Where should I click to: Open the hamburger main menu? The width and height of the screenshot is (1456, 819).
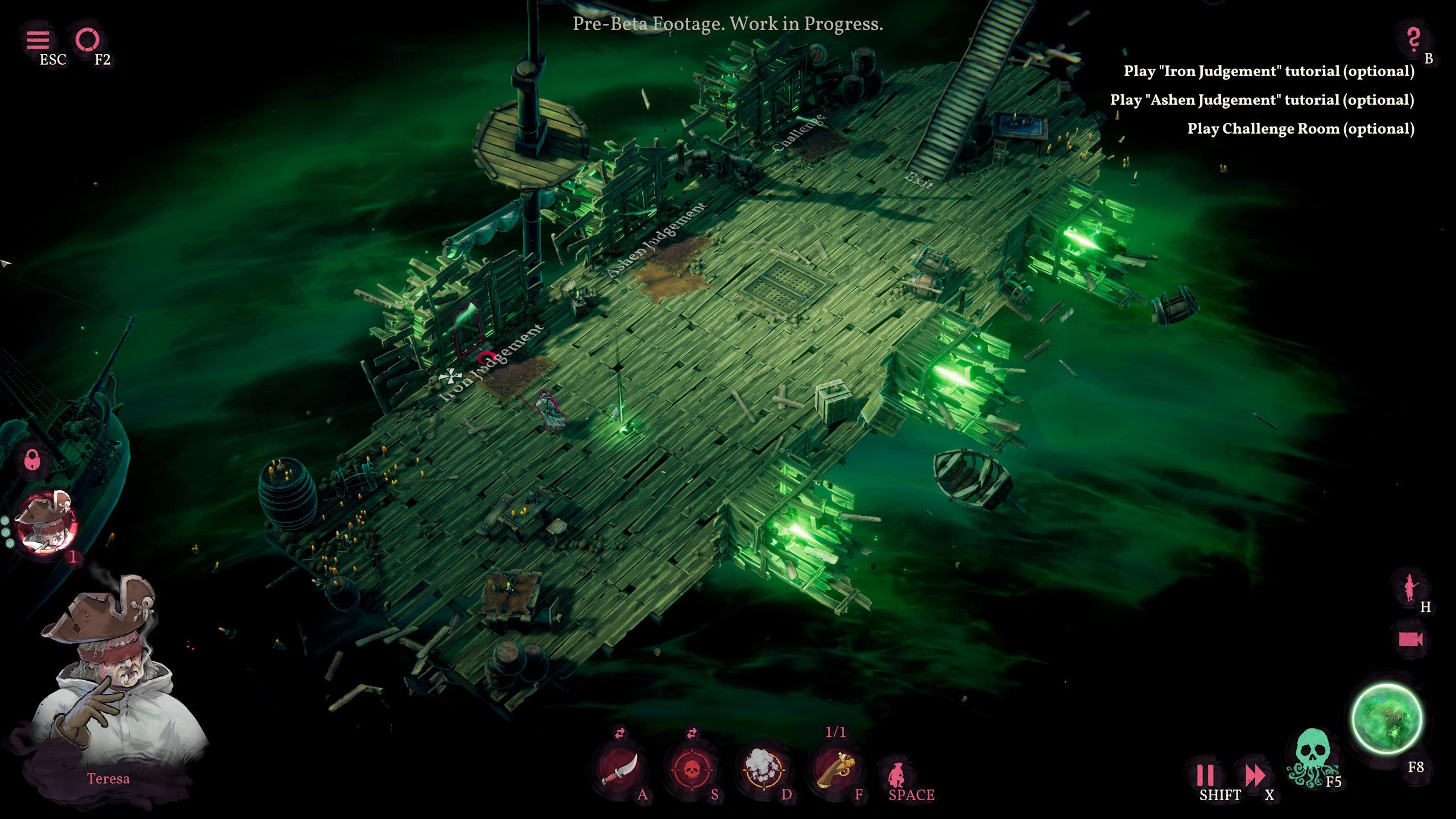[38, 40]
